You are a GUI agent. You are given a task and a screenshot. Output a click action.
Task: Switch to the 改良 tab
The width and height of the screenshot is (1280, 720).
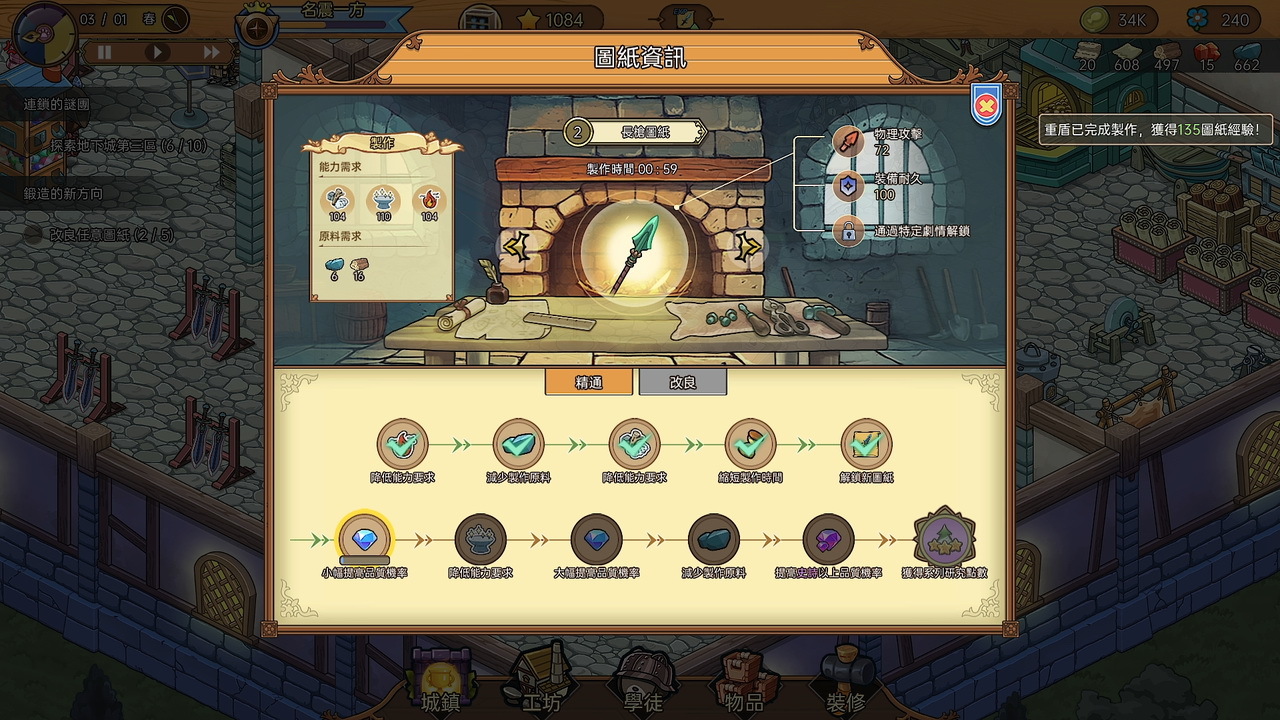click(x=683, y=382)
